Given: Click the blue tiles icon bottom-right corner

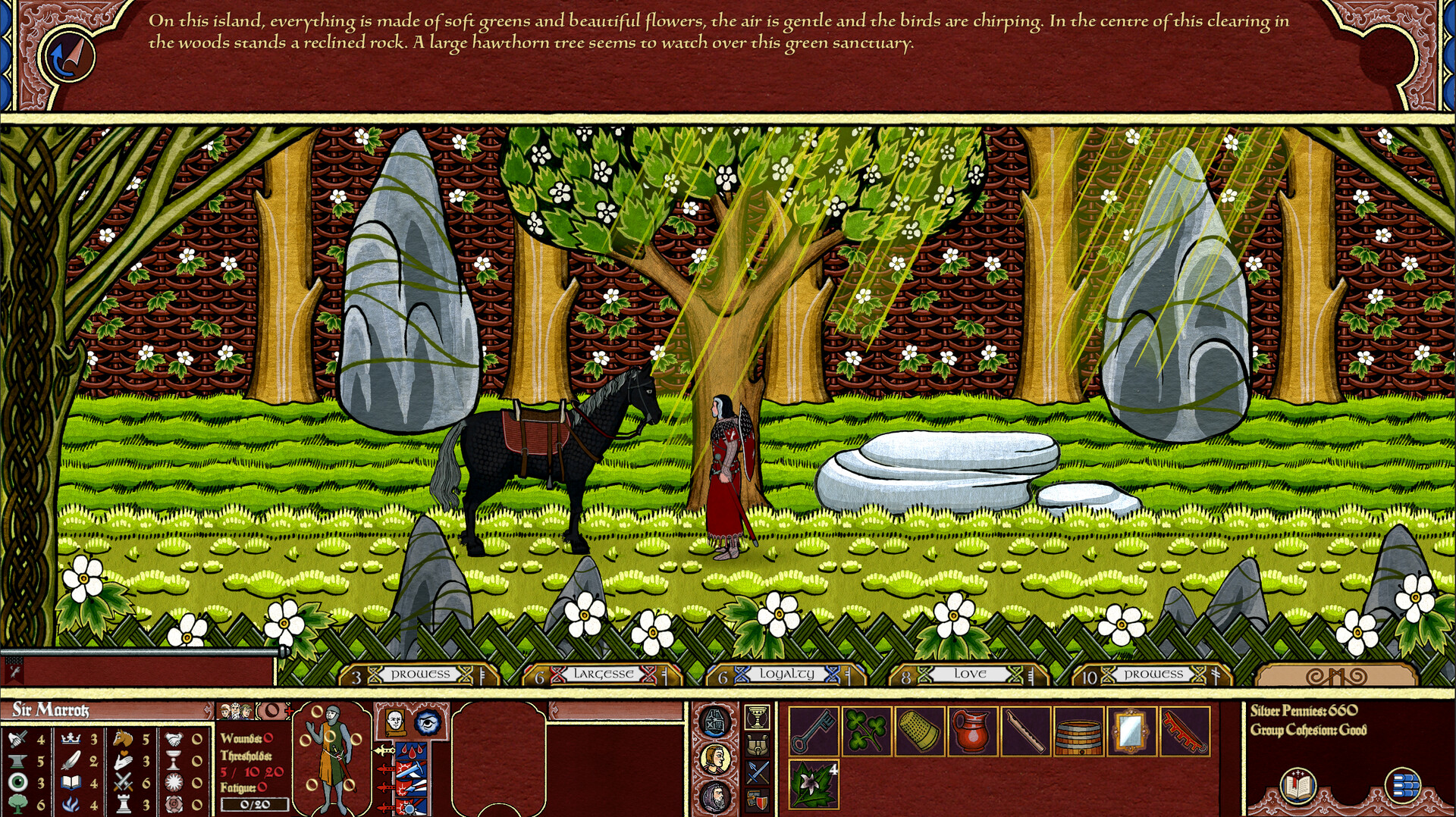Looking at the screenshot, I should point(1404,786).
